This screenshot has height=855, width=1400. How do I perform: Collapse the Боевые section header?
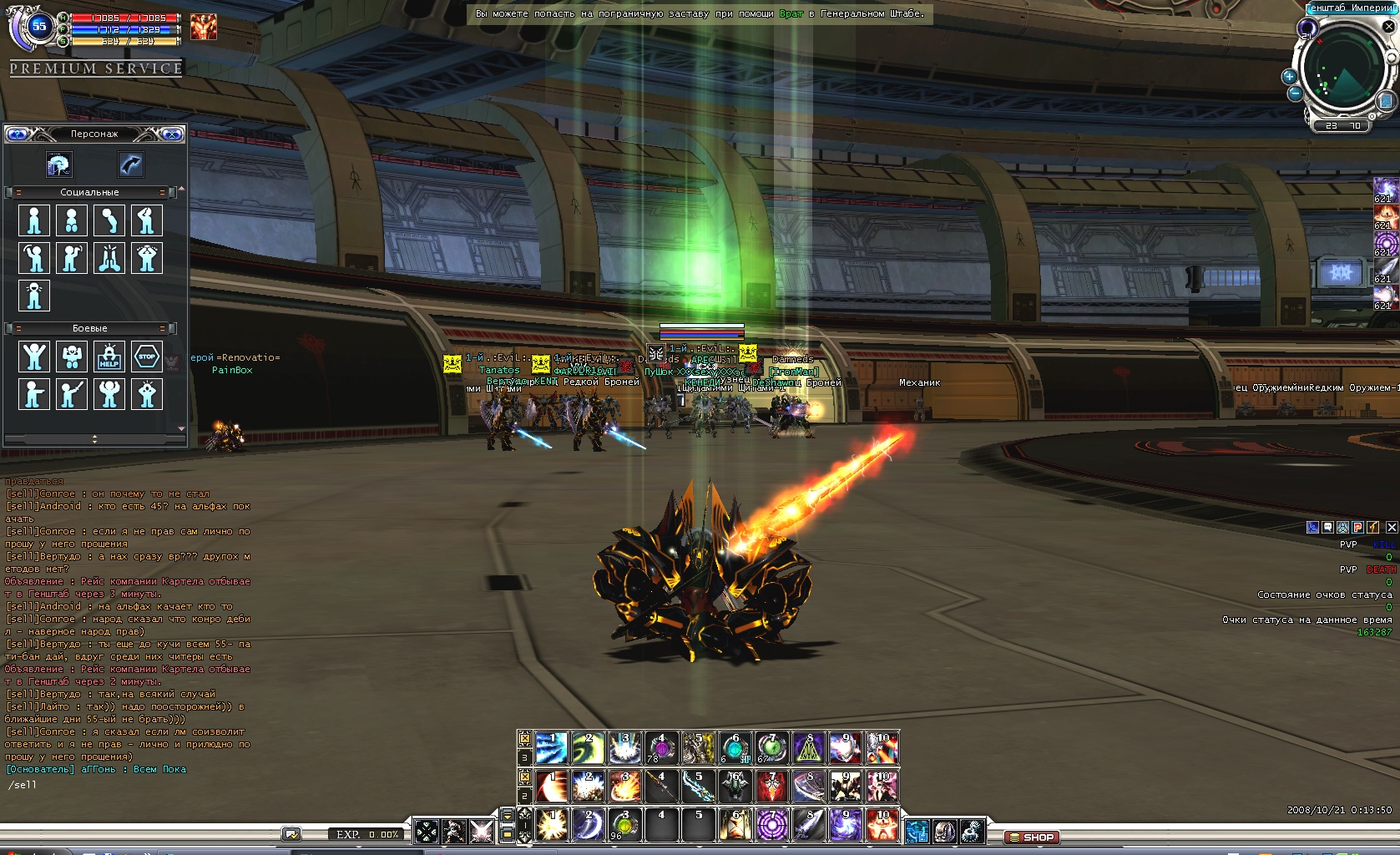pyautogui.click(x=89, y=328)
